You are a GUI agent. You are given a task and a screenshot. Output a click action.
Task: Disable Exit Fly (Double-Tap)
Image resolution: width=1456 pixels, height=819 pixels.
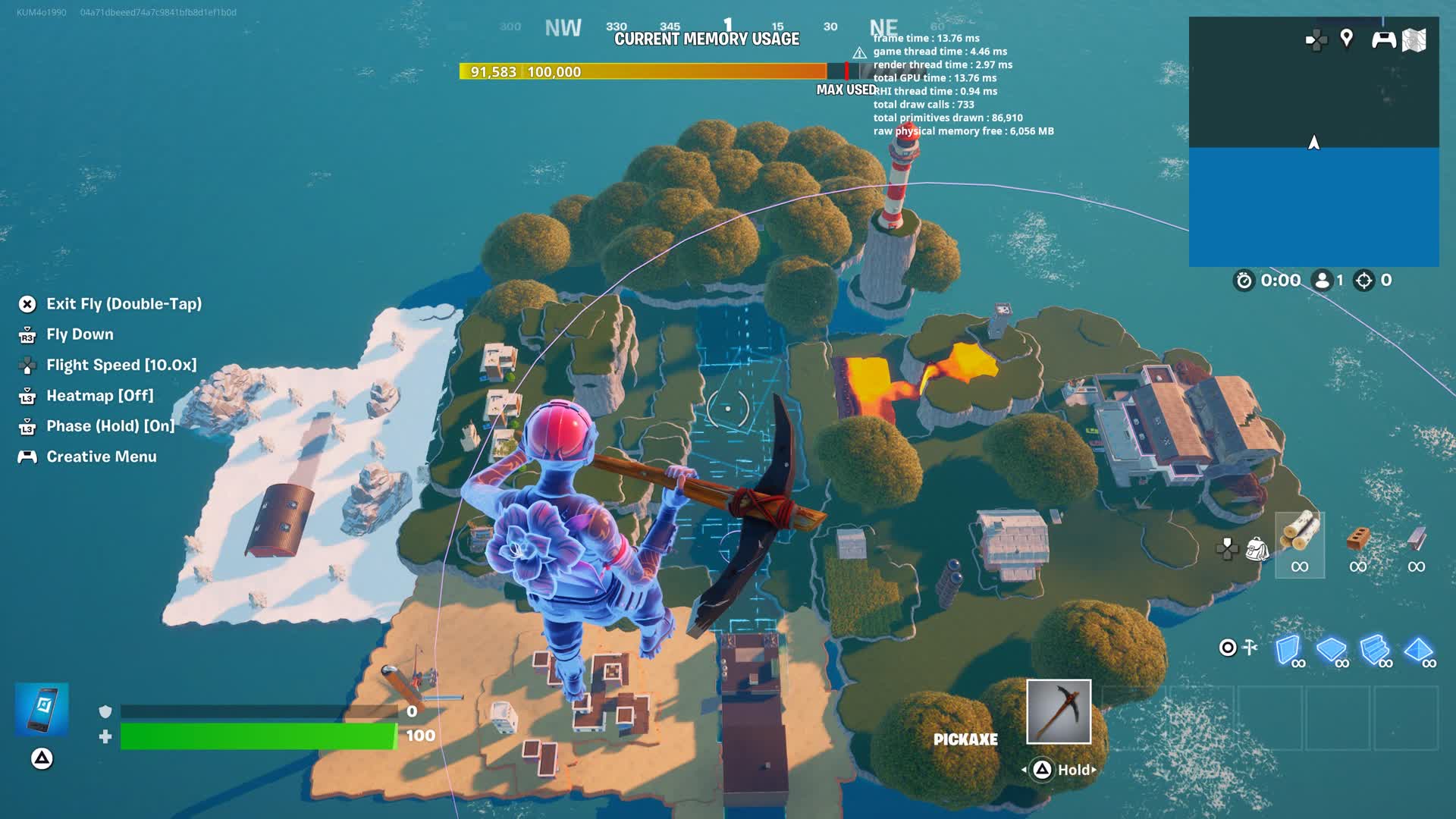pyautogui.click(x=124, y=303)
